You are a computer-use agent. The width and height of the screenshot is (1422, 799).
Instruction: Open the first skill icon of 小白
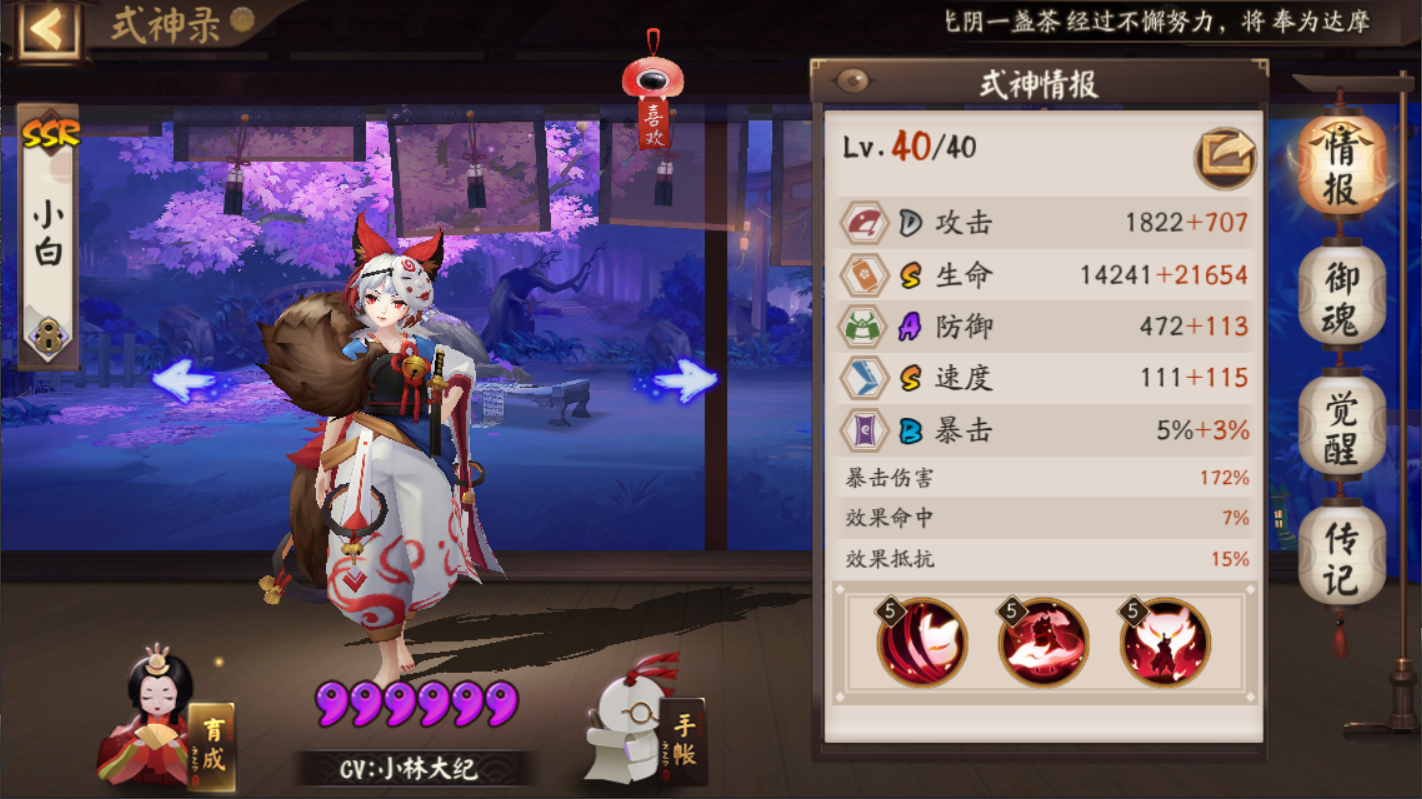pos(920,641)
